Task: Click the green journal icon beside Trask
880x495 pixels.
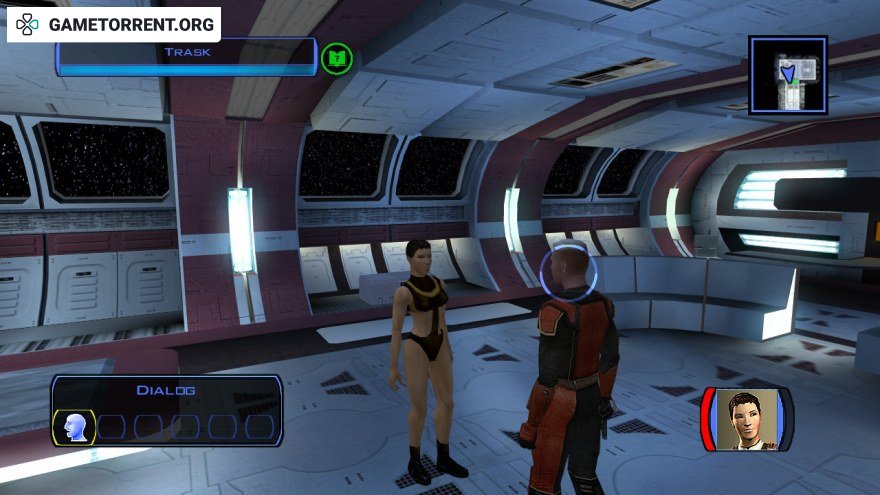Action: tap(337, 59)
